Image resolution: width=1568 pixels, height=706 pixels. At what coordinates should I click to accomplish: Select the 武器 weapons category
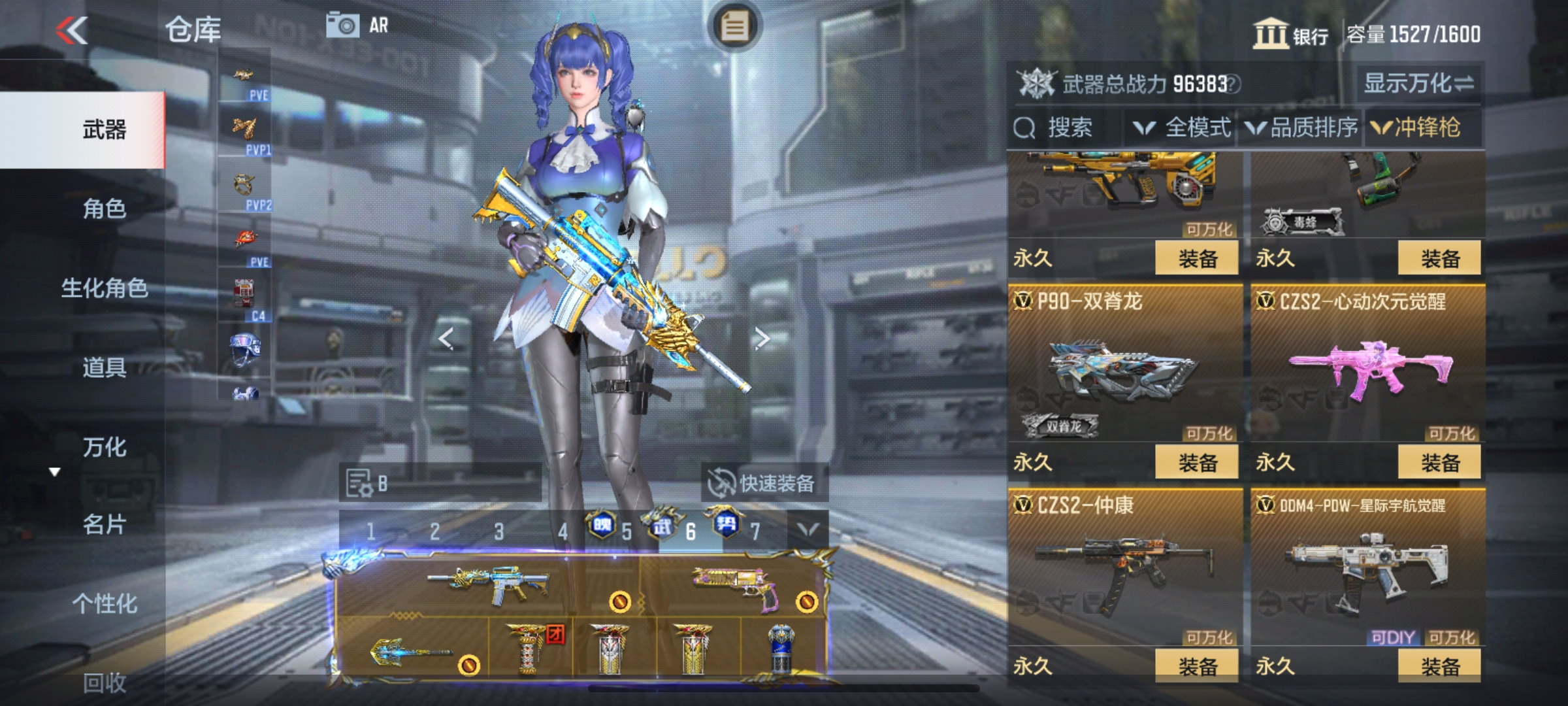[x=104, y=130]
